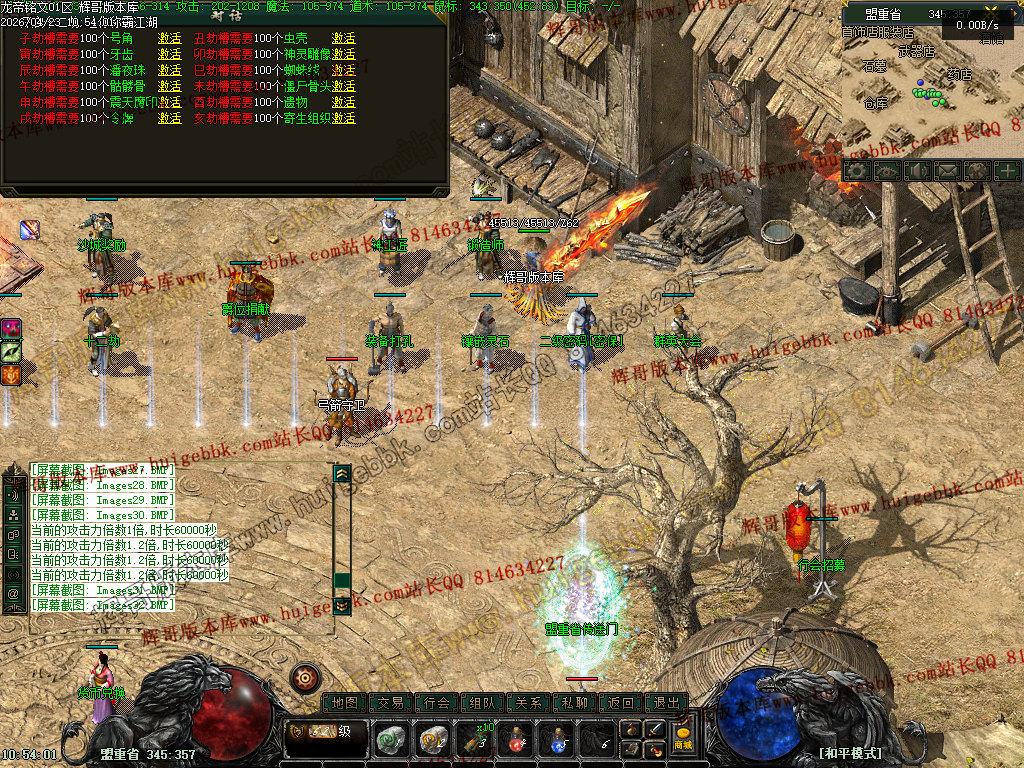
Task: Select the 组队 team button
Action: click(x=483, y=703)
